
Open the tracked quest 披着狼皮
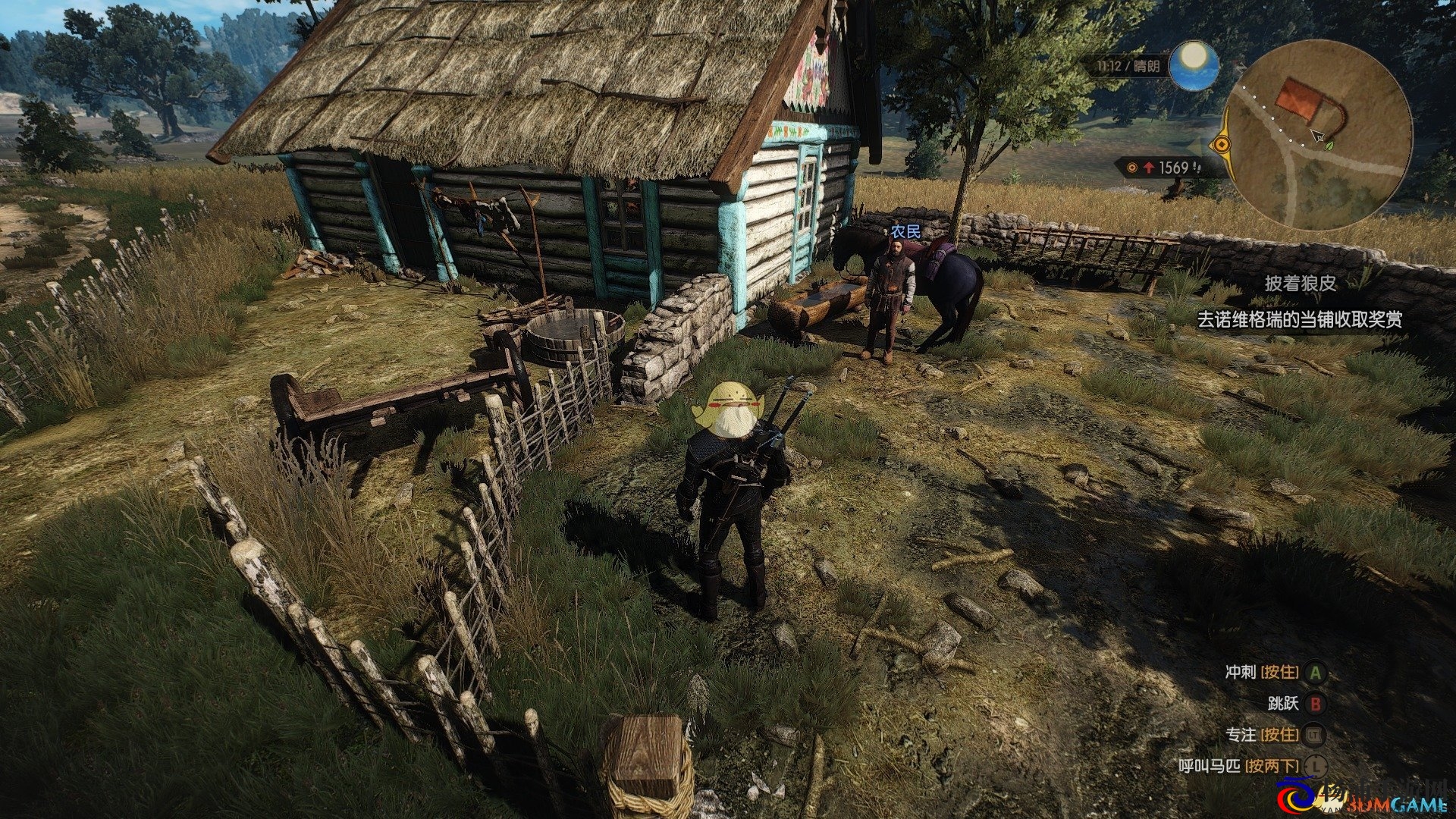point(1300,284)
